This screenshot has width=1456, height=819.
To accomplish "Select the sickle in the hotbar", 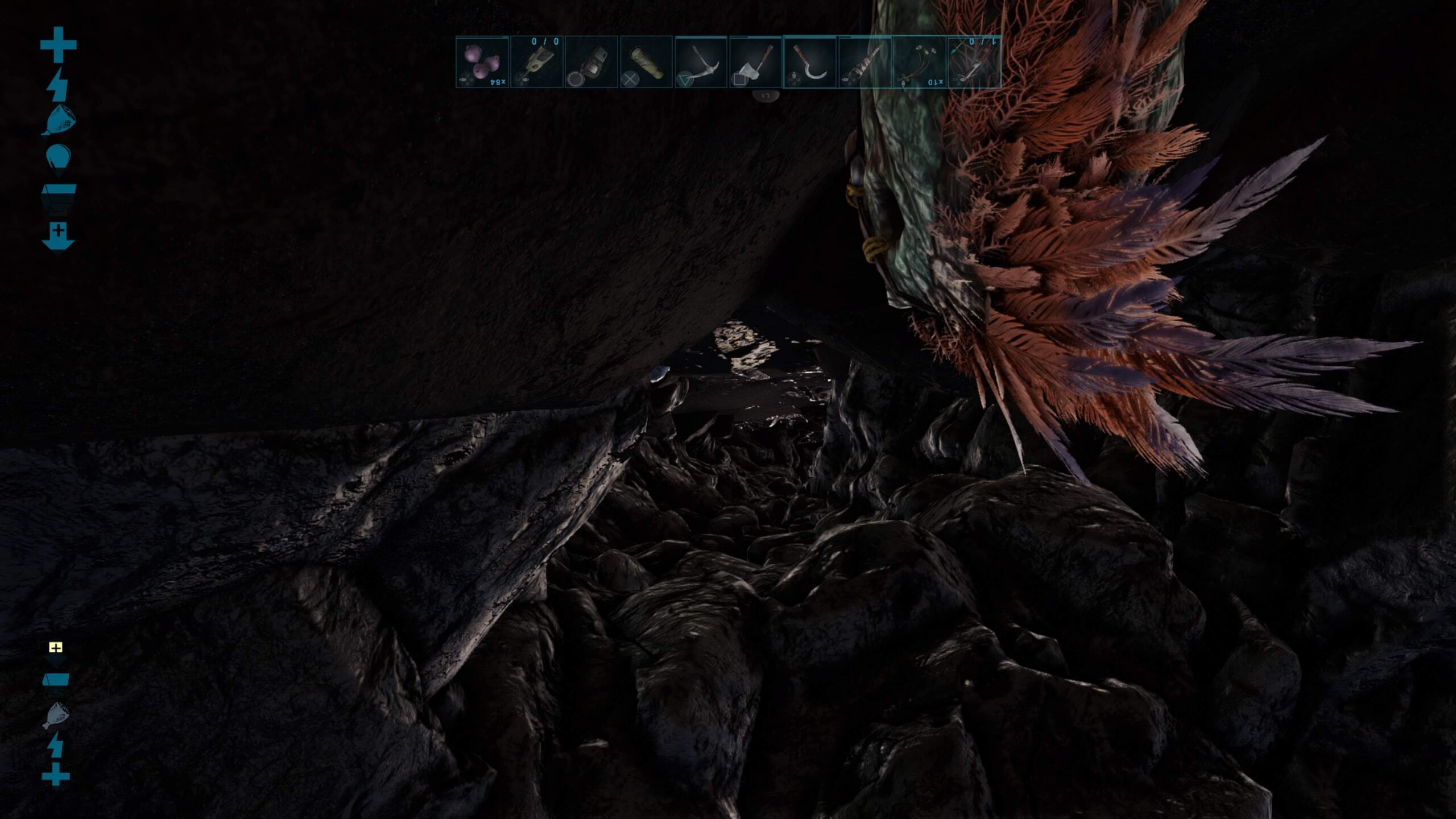I will point(809,61).
